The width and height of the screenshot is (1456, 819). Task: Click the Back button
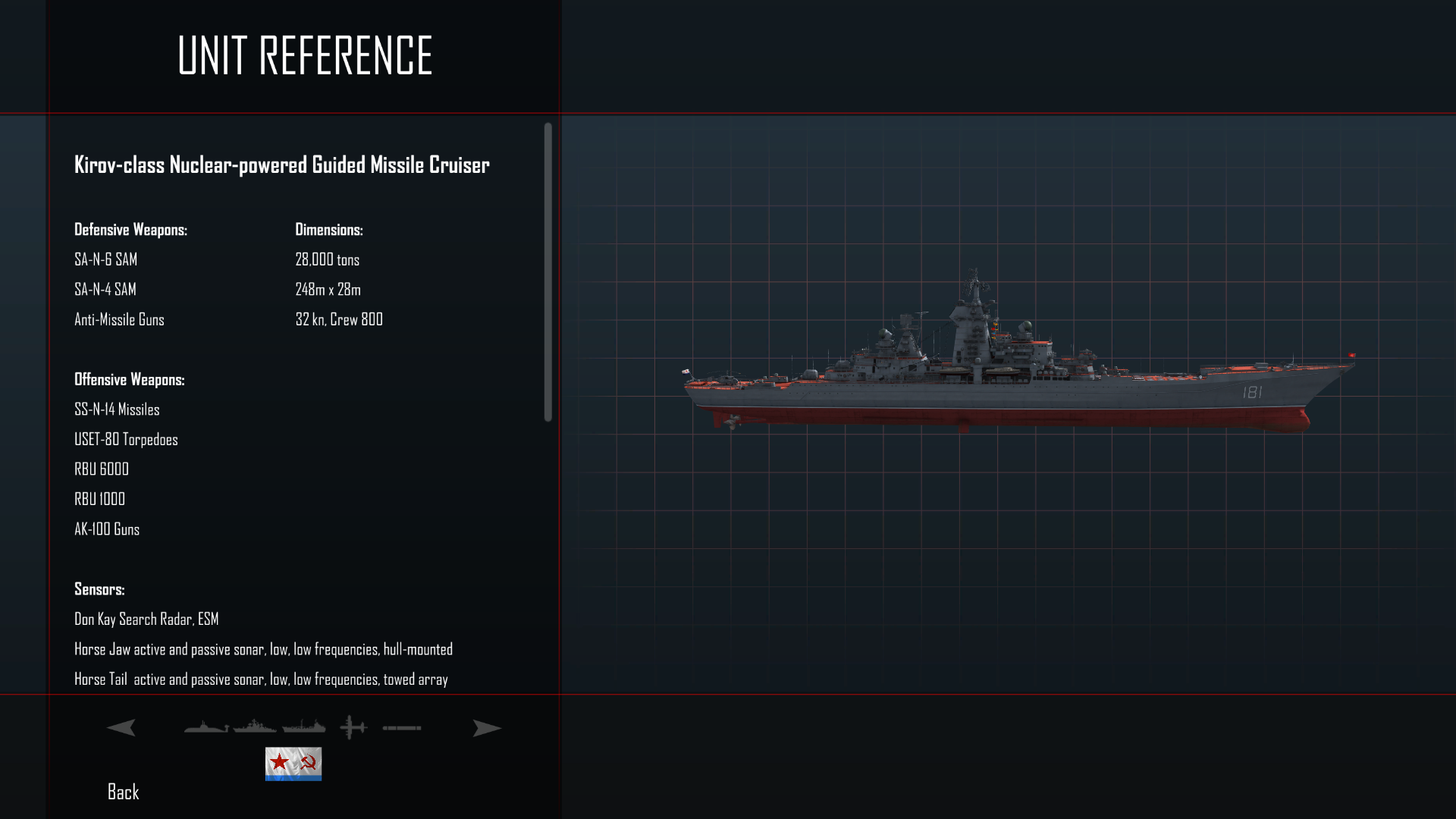click(122, 792)
